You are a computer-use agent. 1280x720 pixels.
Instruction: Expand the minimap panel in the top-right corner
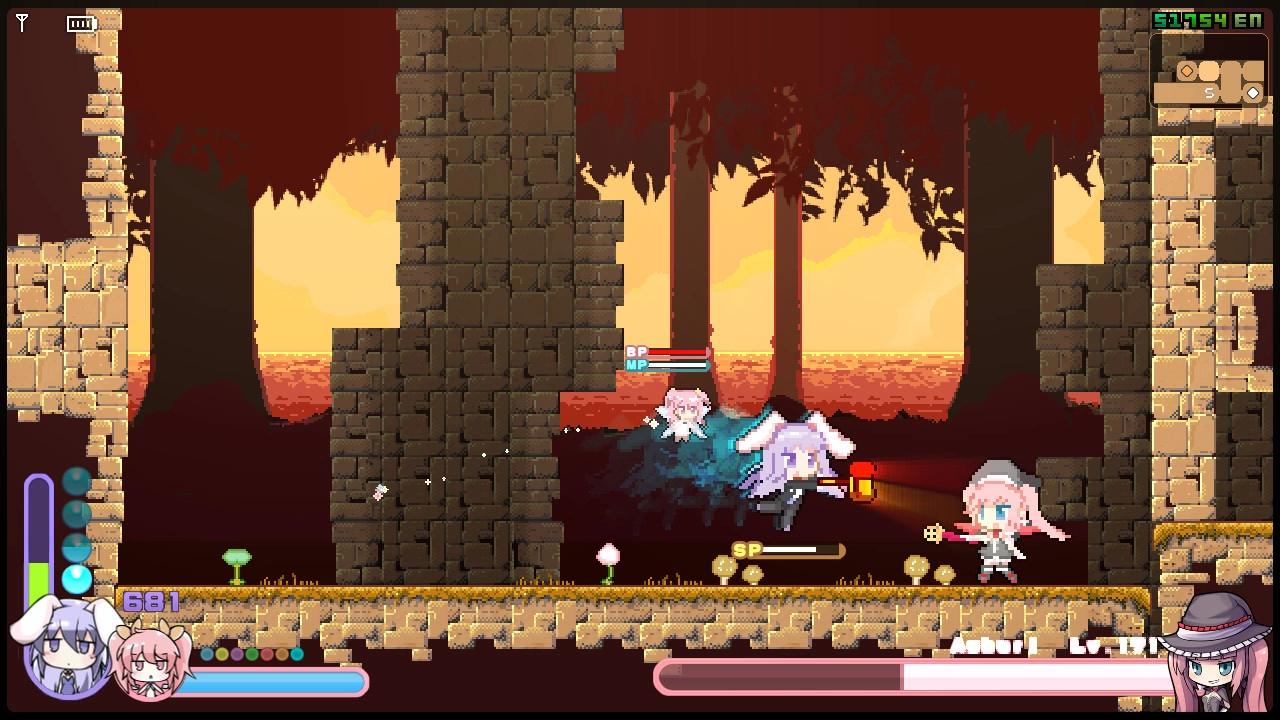click(x=1208, y=70)
